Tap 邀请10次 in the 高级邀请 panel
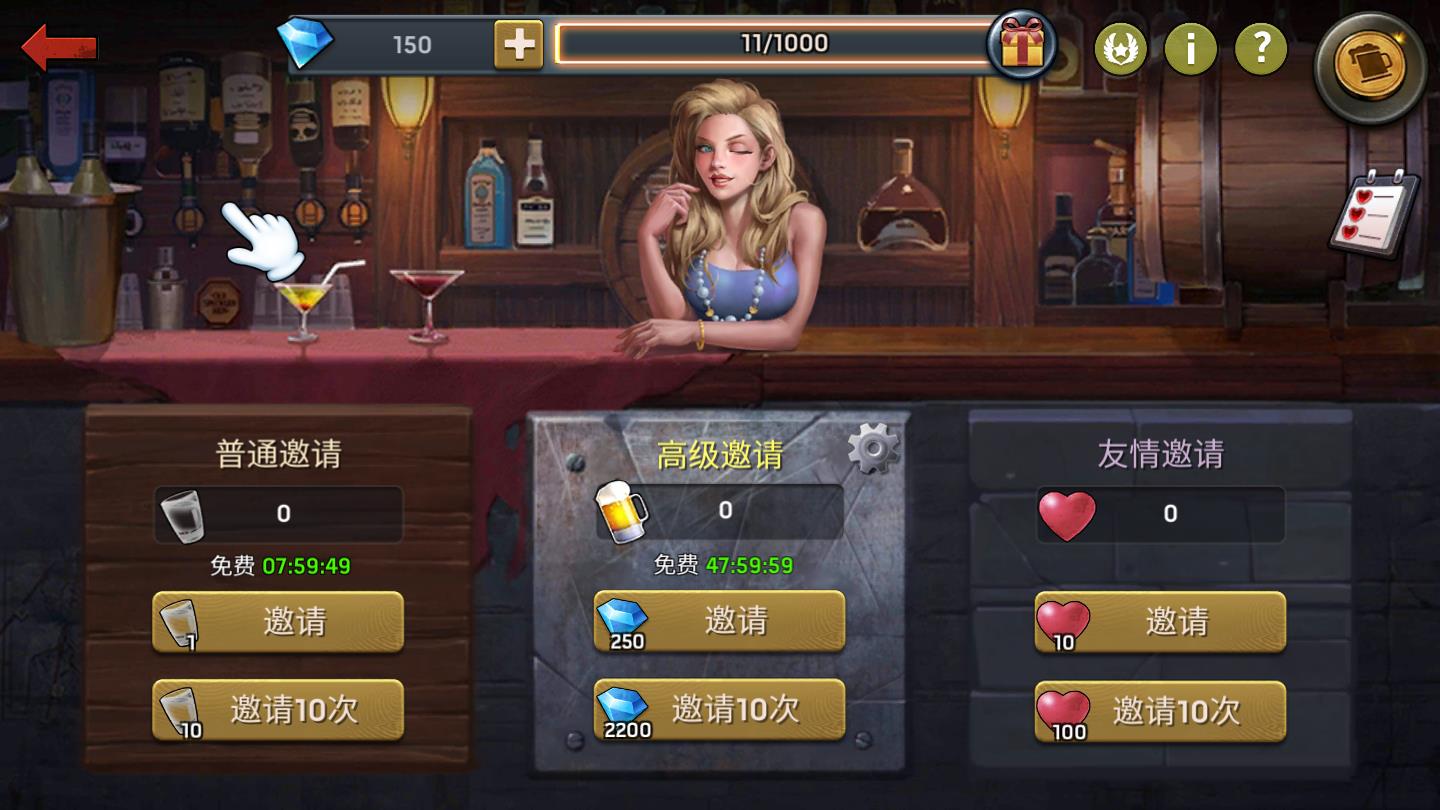The width and height of the screenshot is (1440, 810). click(718, 710)
